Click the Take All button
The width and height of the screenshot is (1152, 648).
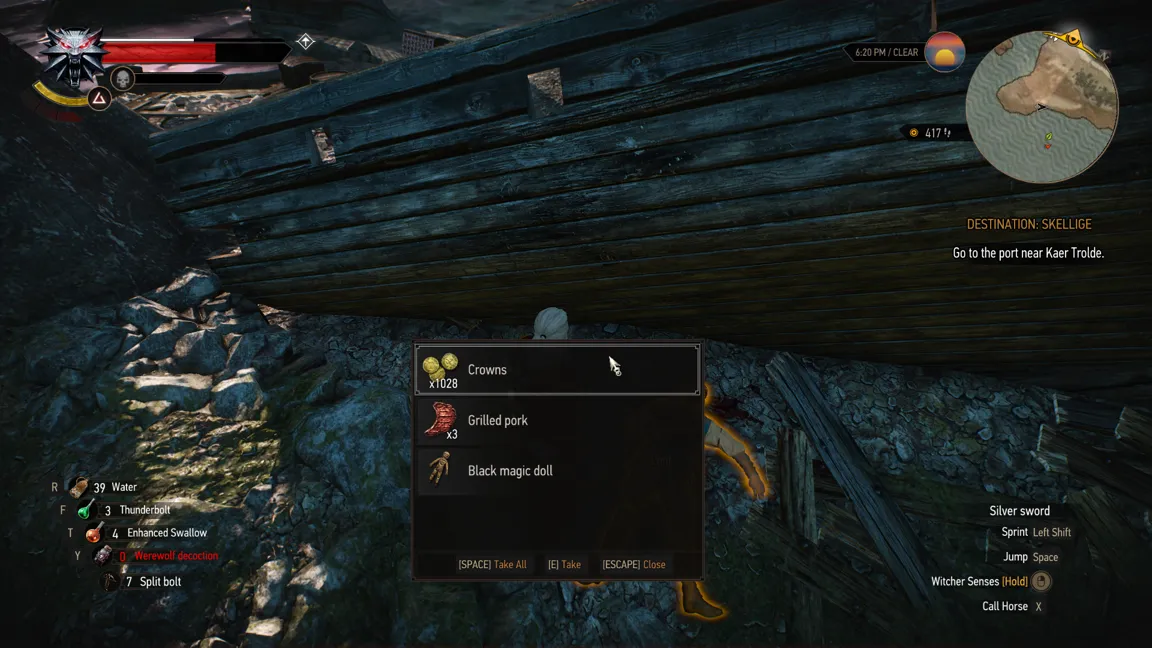tap(492, 565)
